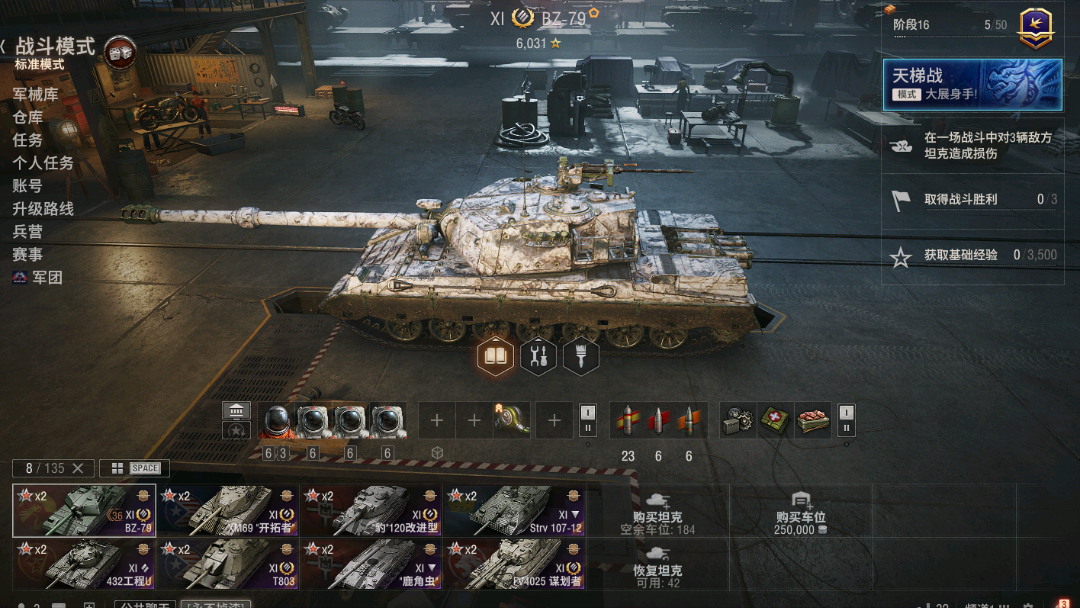Show the 升级路线 tech tree

pyautogui.click(x=43, y=209)
